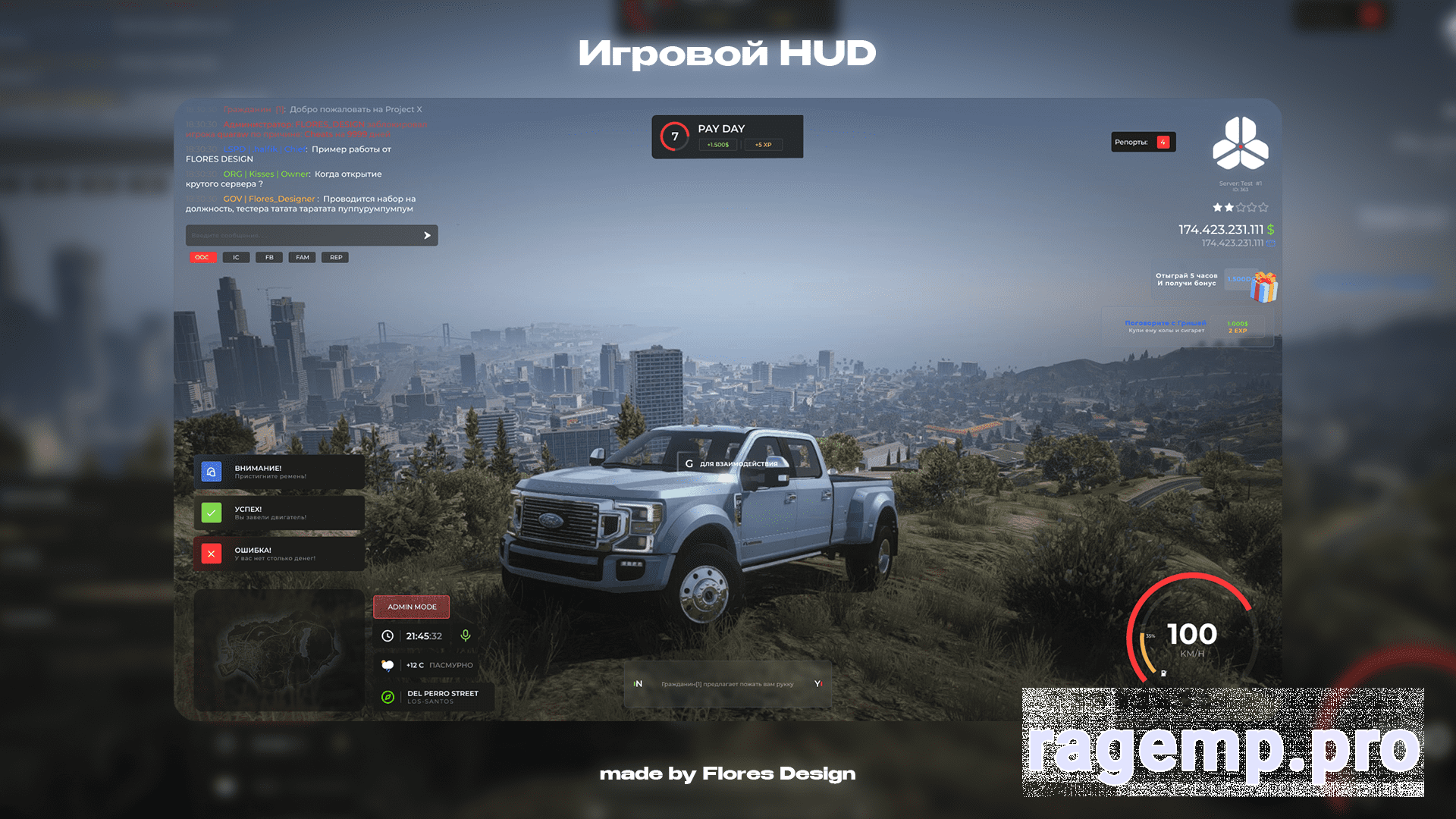Open the handshake offer prompt
Viewport: 1456px width, 819px height.
[727, 684]
